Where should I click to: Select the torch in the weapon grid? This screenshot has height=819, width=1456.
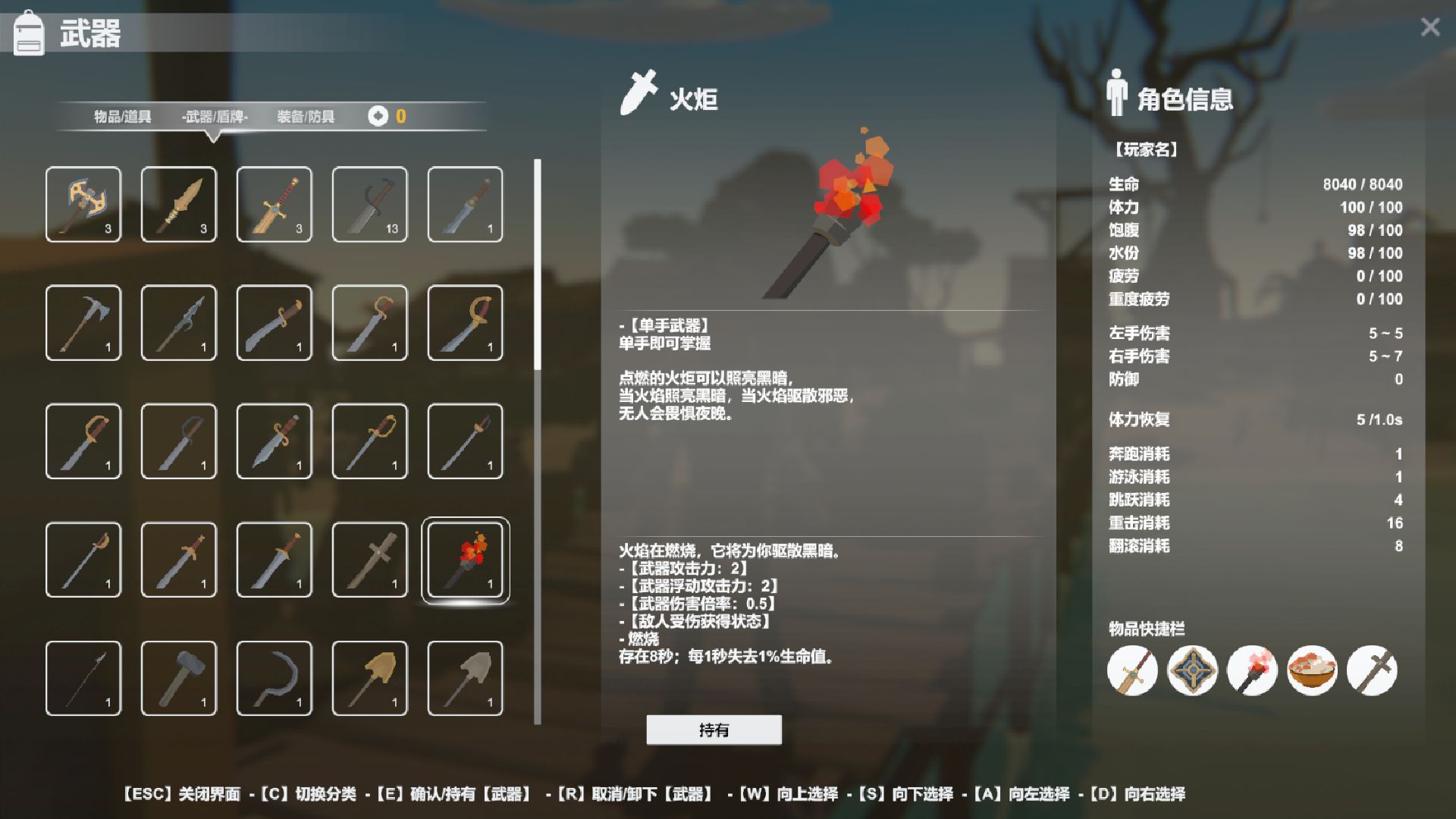(466, 560)
